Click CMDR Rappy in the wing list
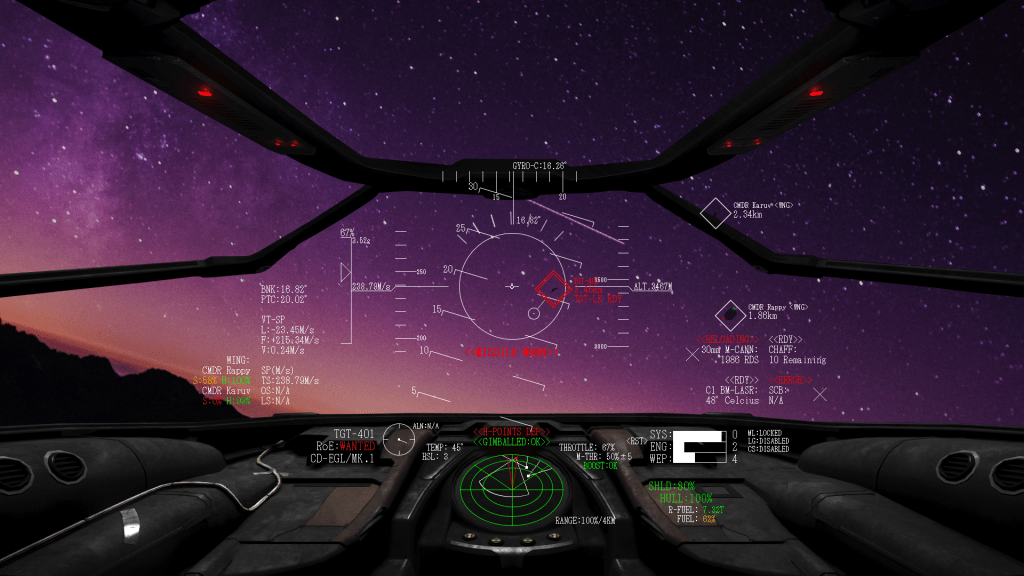The height and width of the screenshot is (576, 1024). click(x=226, y=370)
